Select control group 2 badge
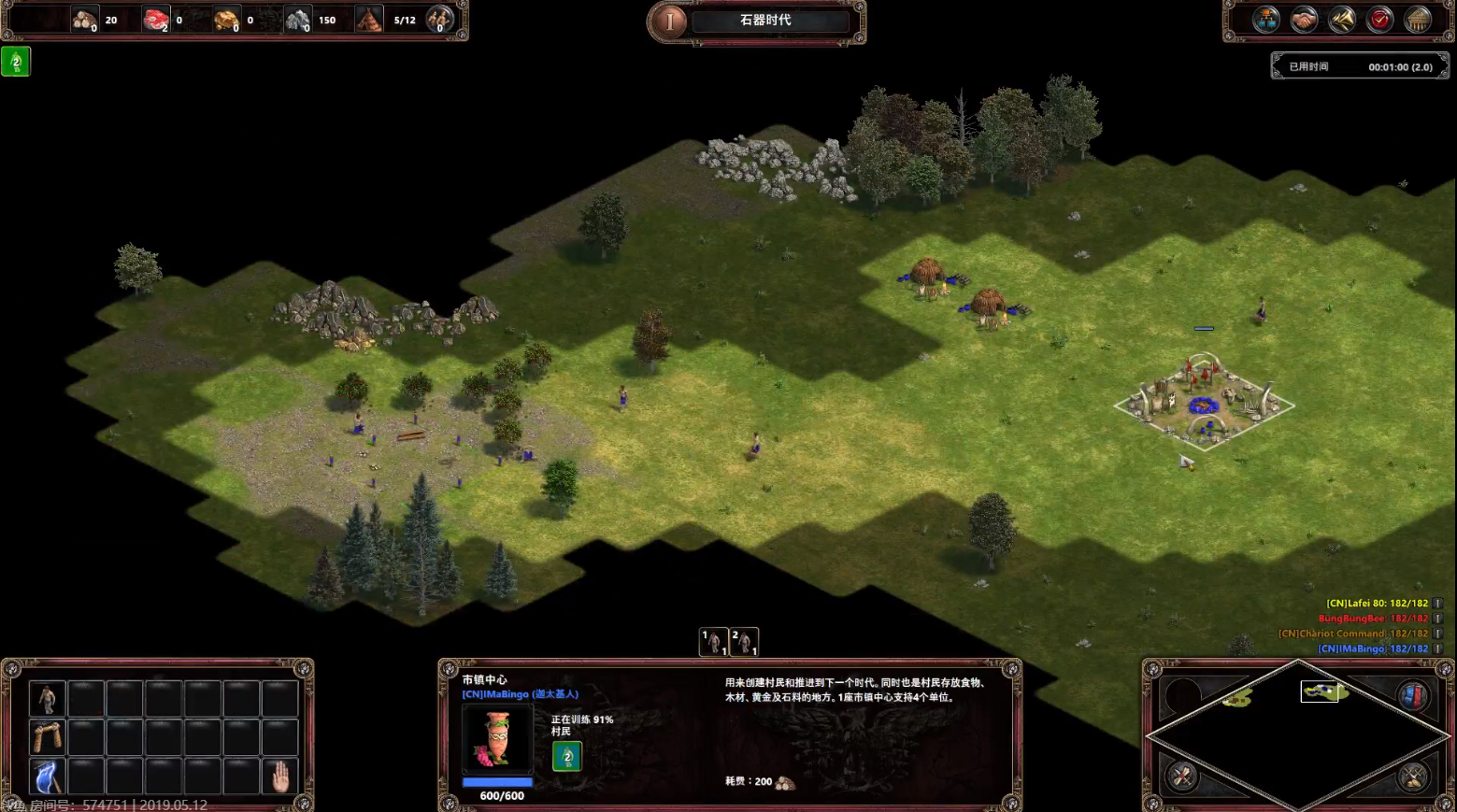Image resolution: width=1457 pixels, height=812 pixels. [744, 642]
